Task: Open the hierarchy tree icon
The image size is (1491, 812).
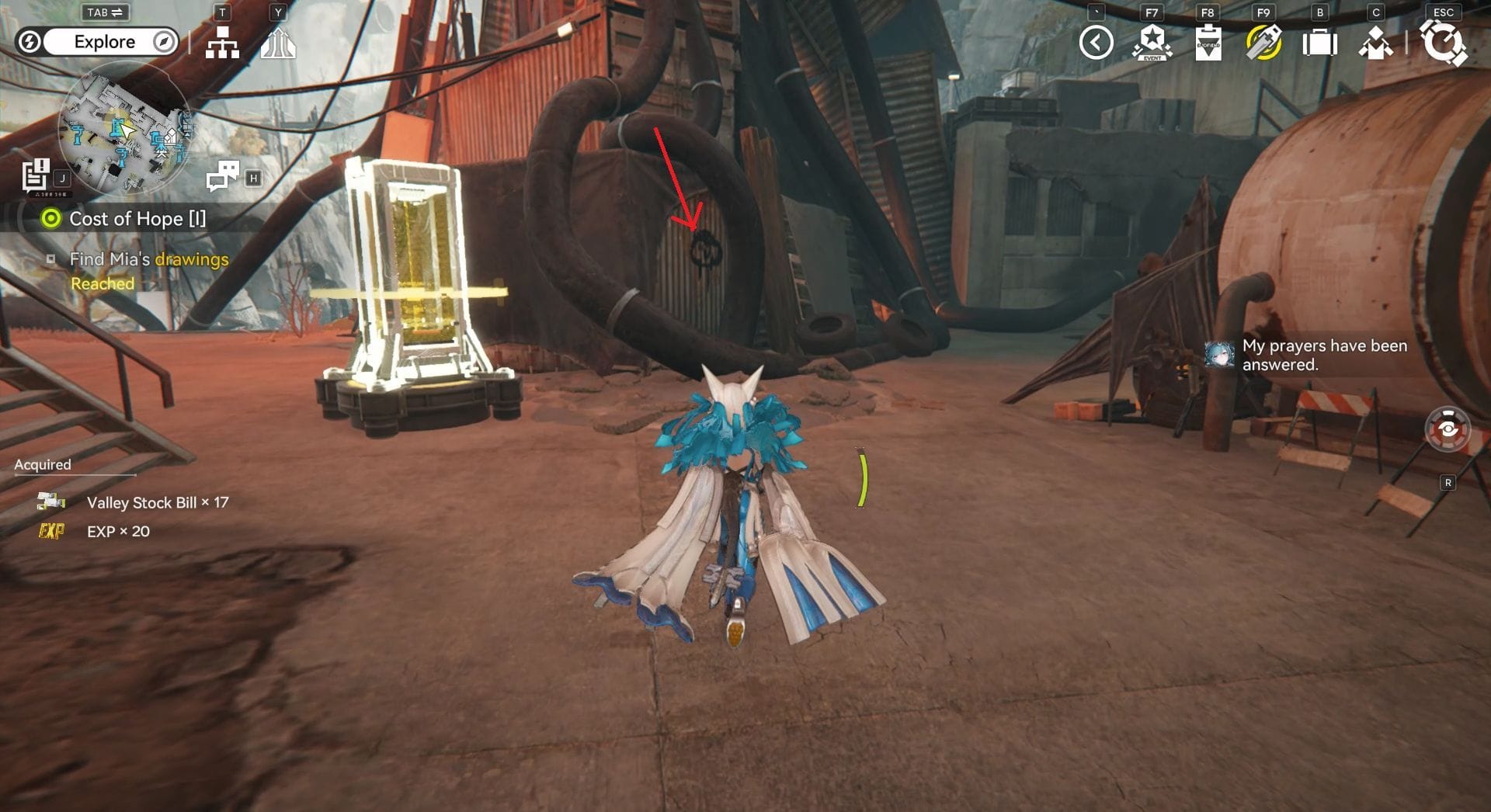Action: point(222,43)
